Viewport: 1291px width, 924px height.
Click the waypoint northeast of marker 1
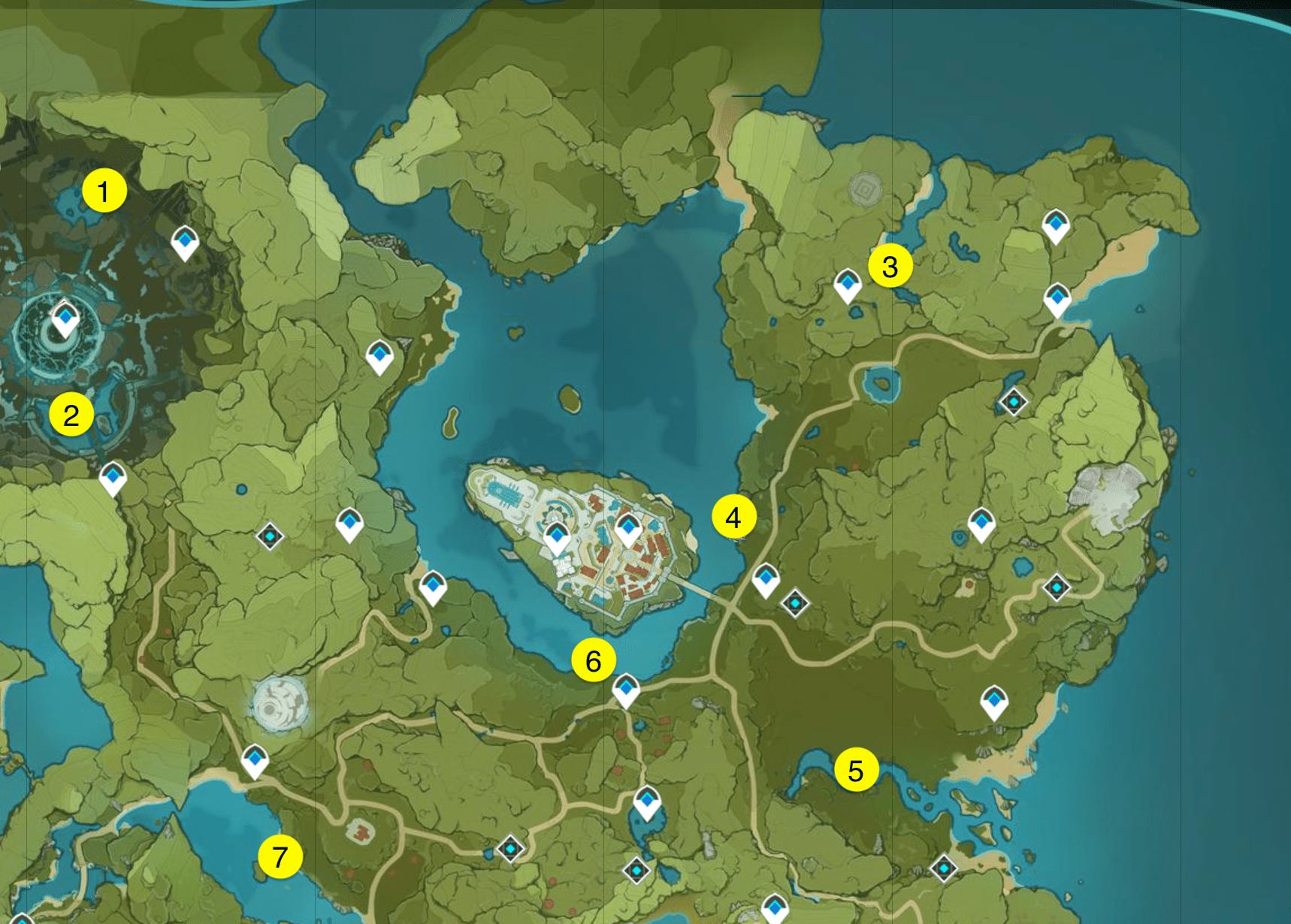click(185, 242)
